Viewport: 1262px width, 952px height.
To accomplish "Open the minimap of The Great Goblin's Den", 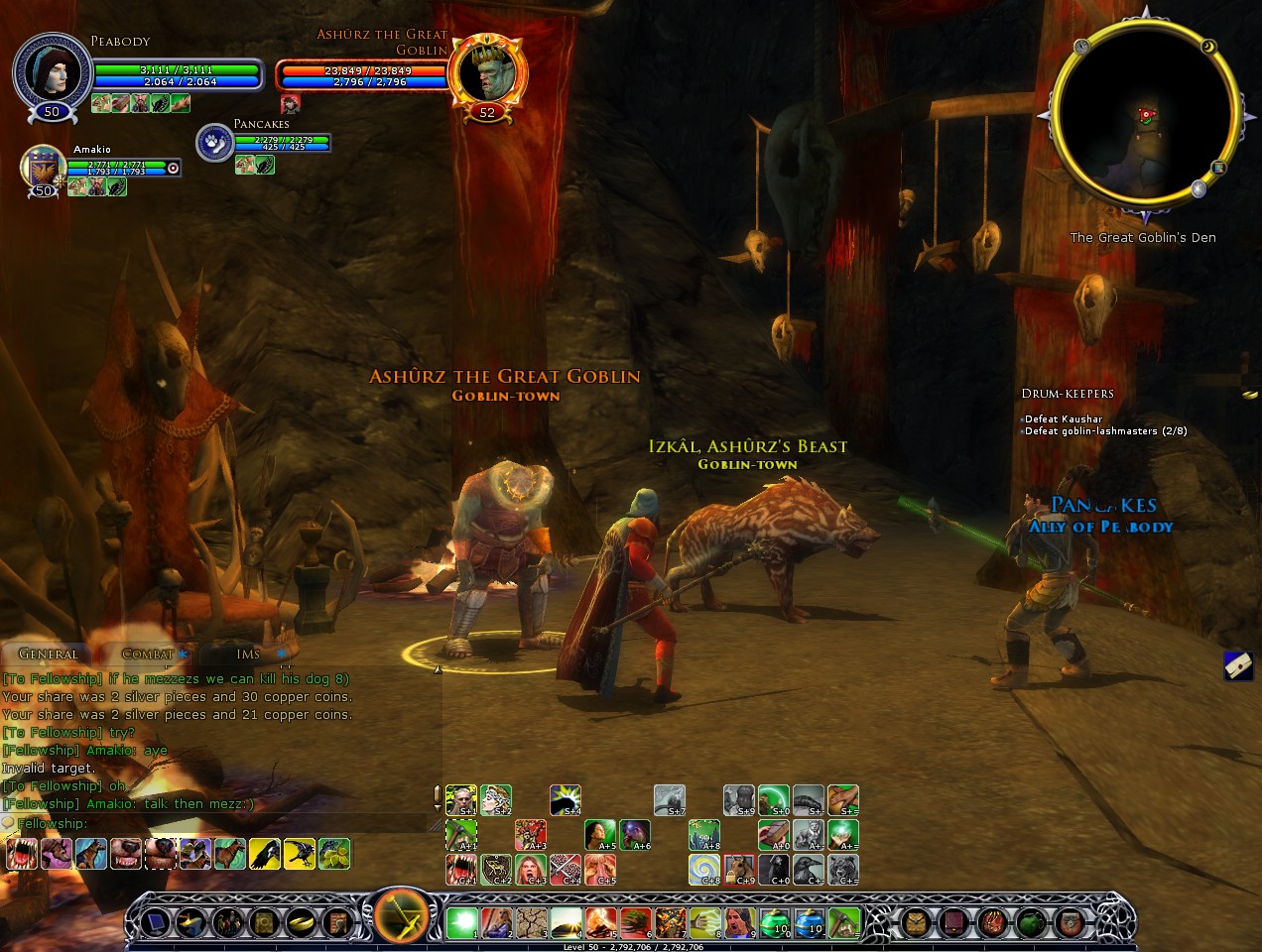I will pos(1144,115).
